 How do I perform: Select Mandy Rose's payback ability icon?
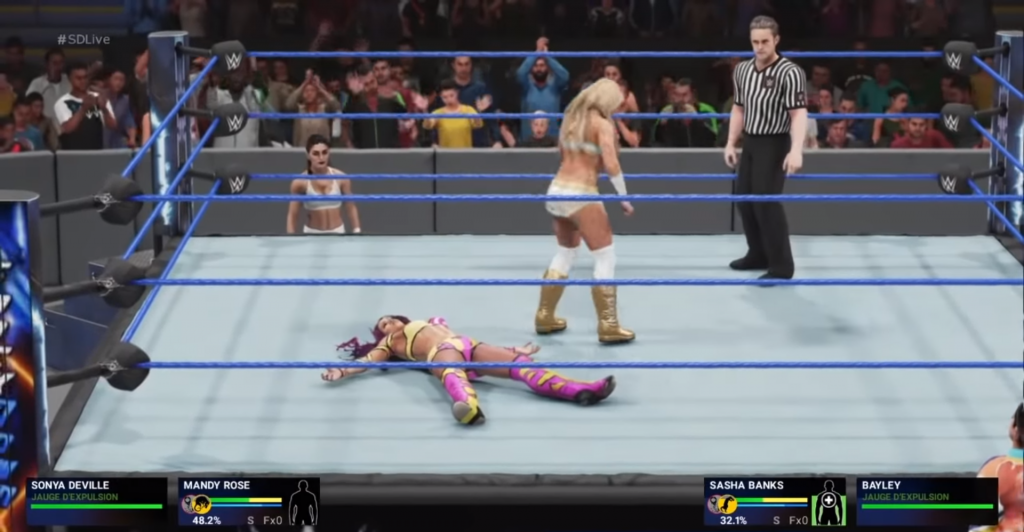click(x=201, y=504)
